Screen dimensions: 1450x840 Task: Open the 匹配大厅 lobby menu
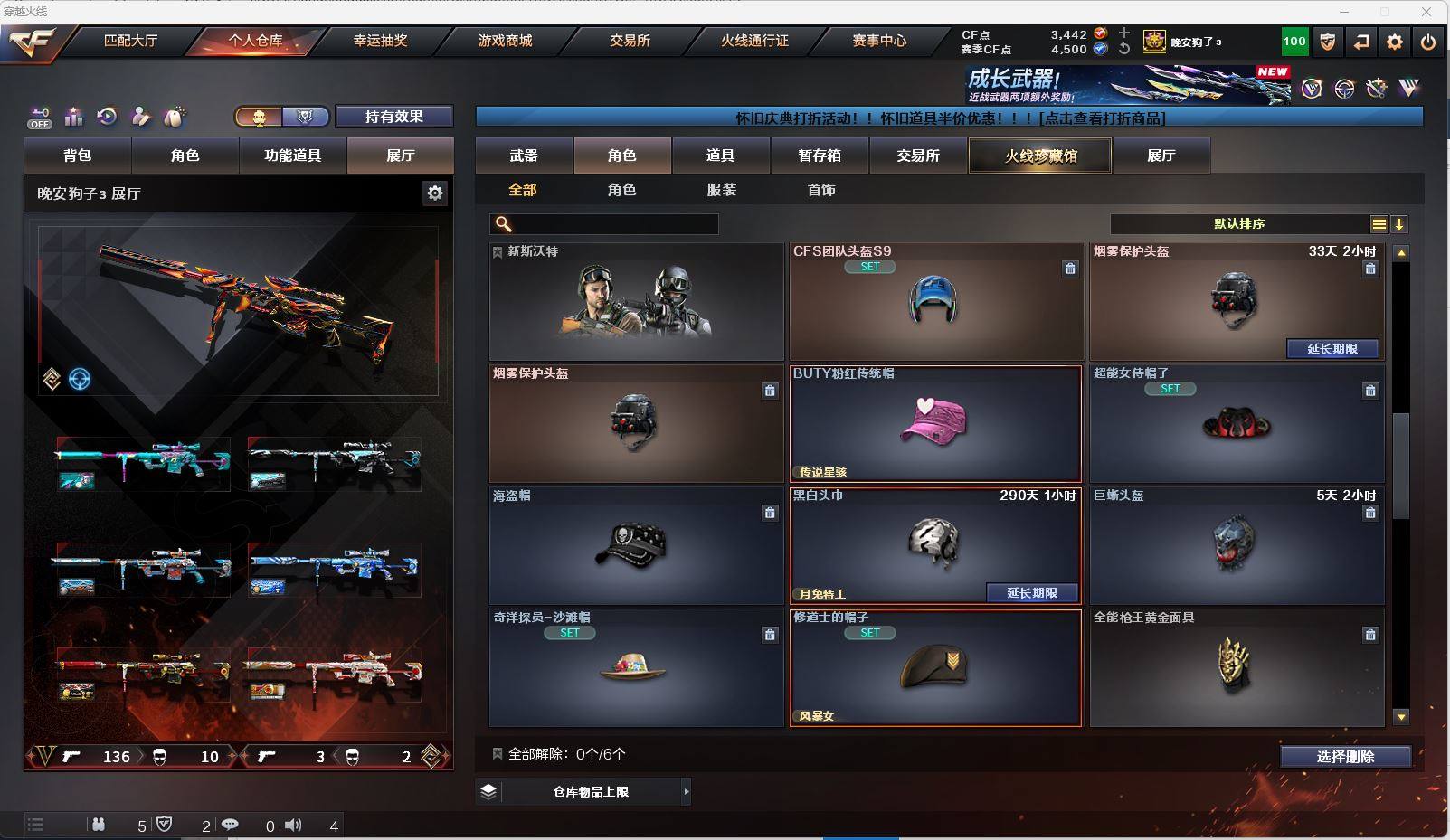coord(130,41)
